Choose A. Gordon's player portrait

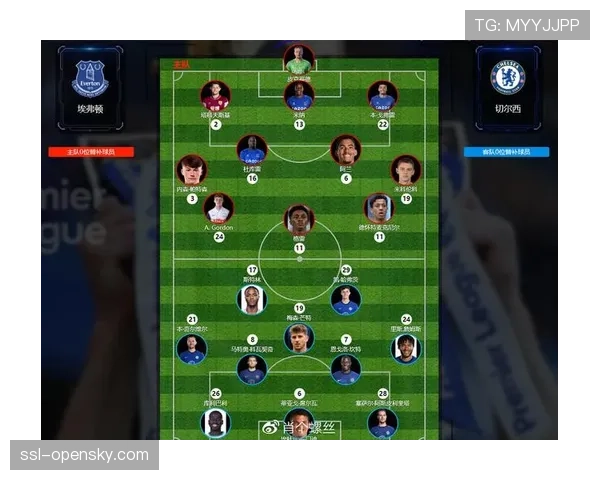click(x=218, y=208)
